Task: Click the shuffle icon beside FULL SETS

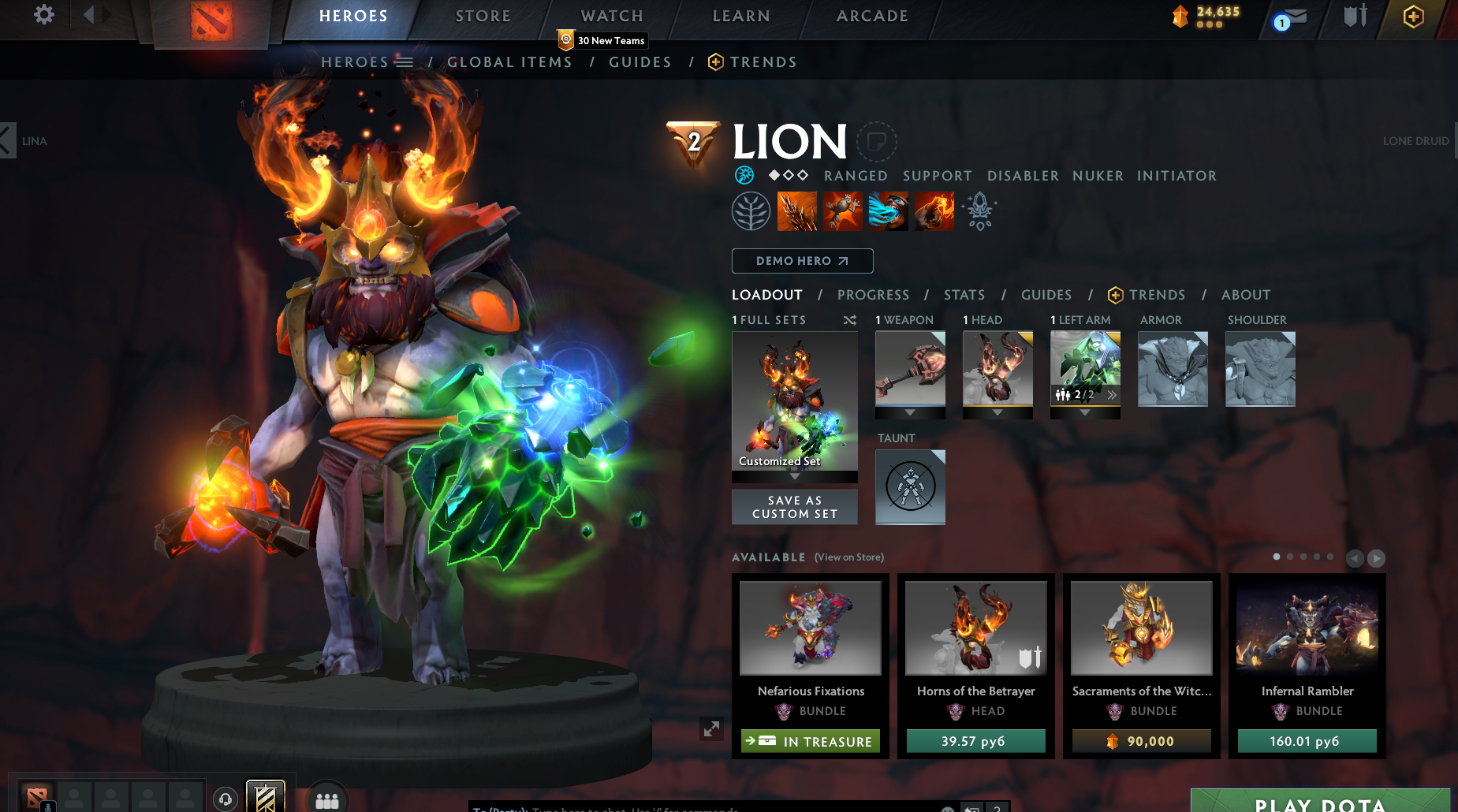Action: pos(849,321)
